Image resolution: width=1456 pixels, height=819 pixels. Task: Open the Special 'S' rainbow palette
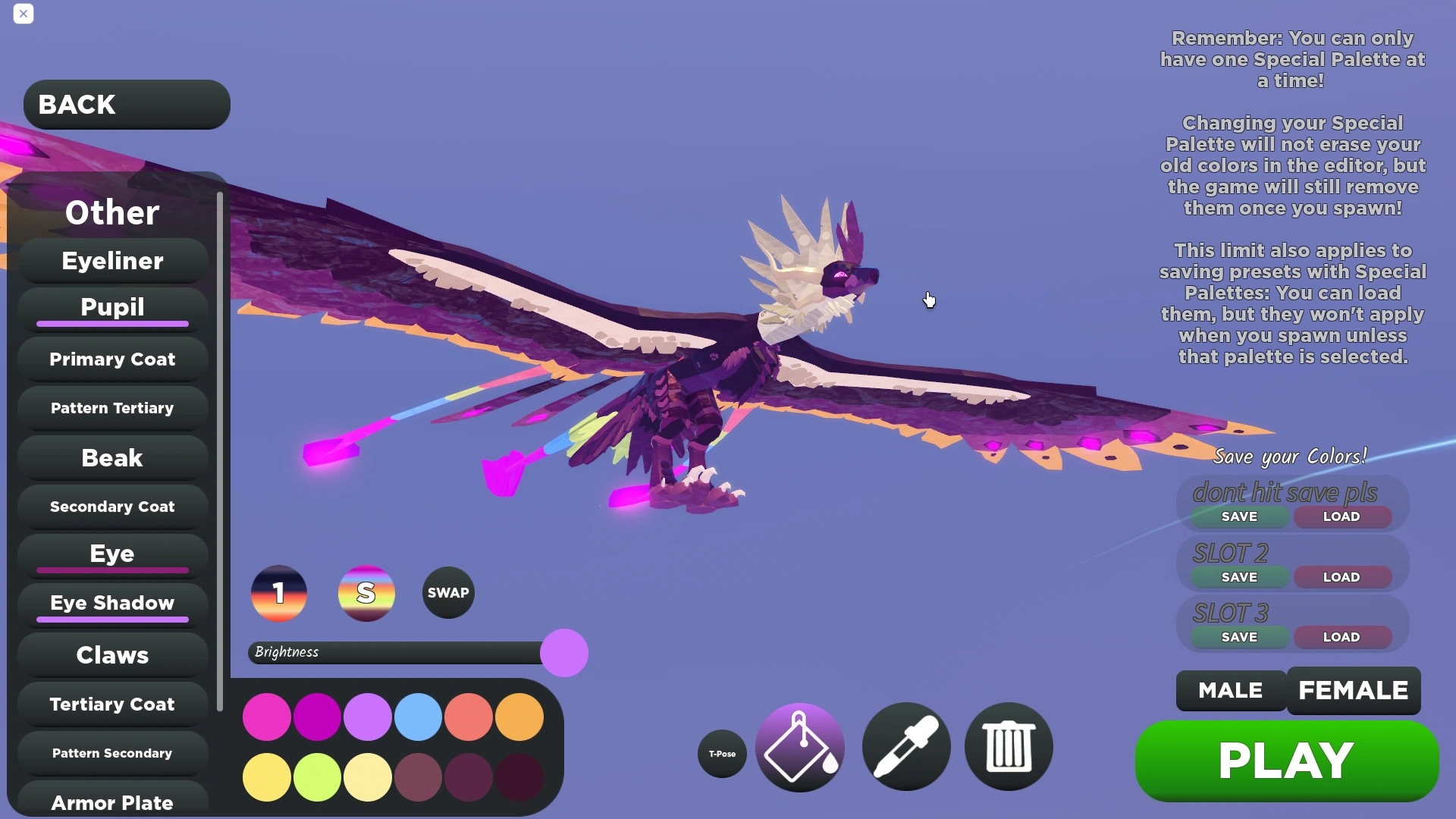click(x=366, y=594)
